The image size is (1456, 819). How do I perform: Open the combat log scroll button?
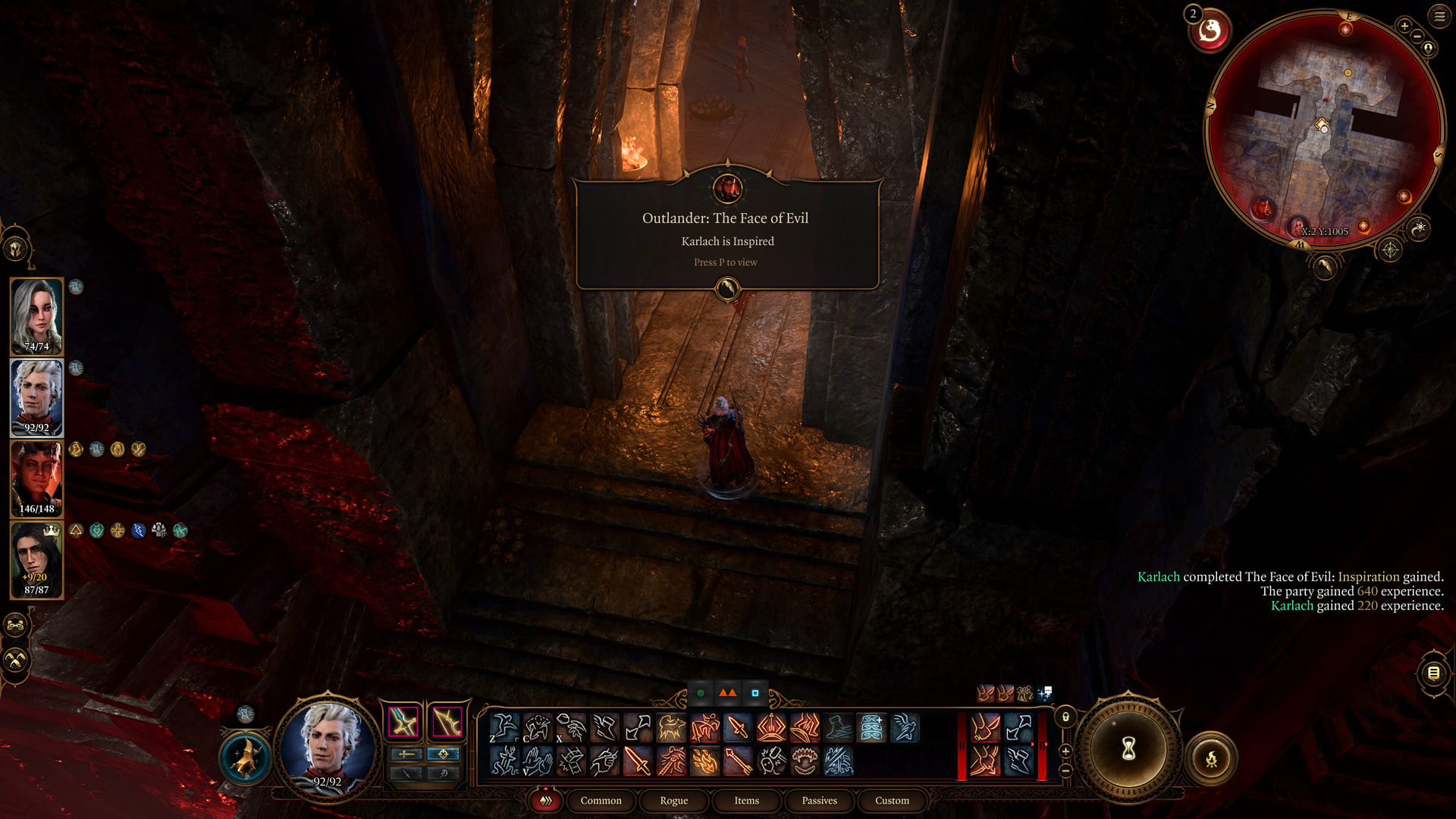(1433, 673)
